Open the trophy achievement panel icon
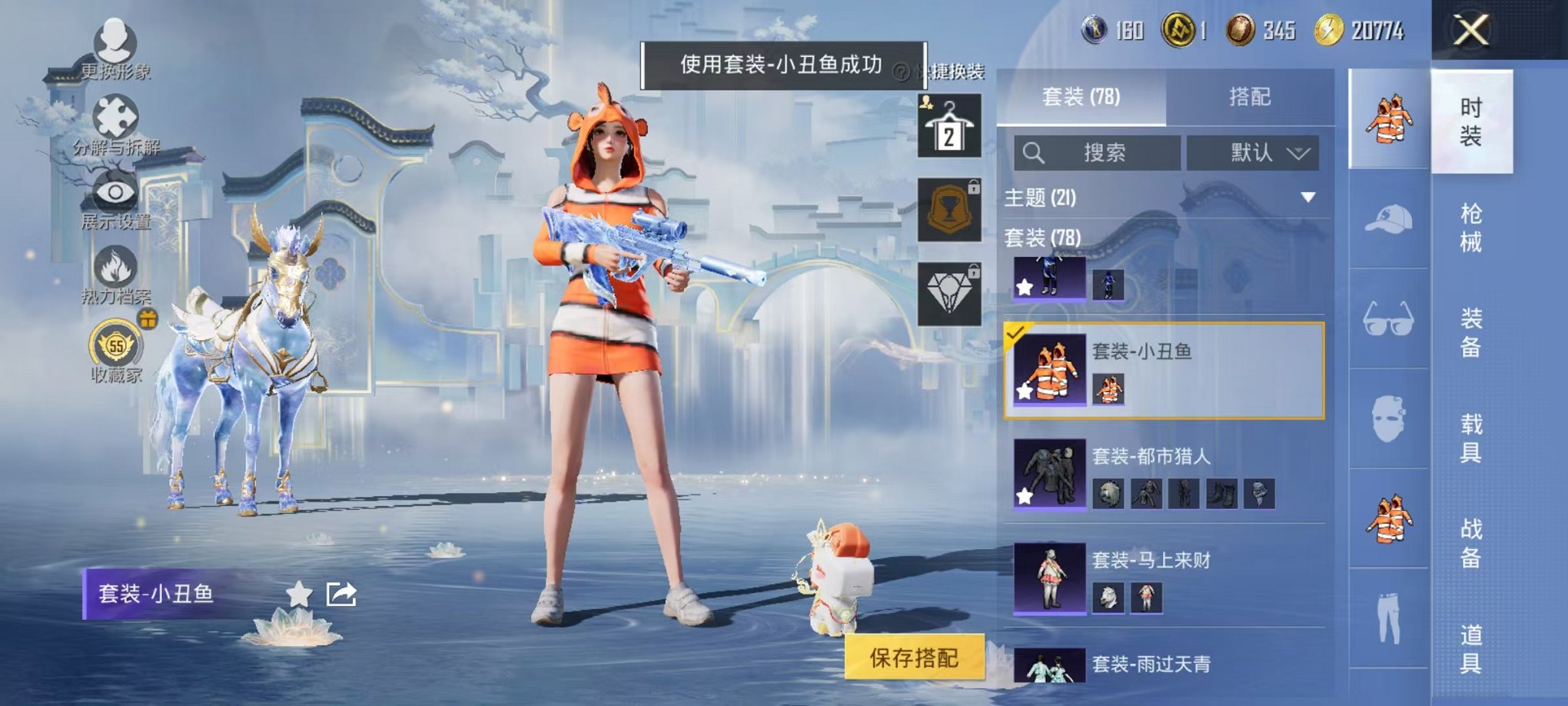The width and height of the screenshot is (1568, 706). (952, 209)
